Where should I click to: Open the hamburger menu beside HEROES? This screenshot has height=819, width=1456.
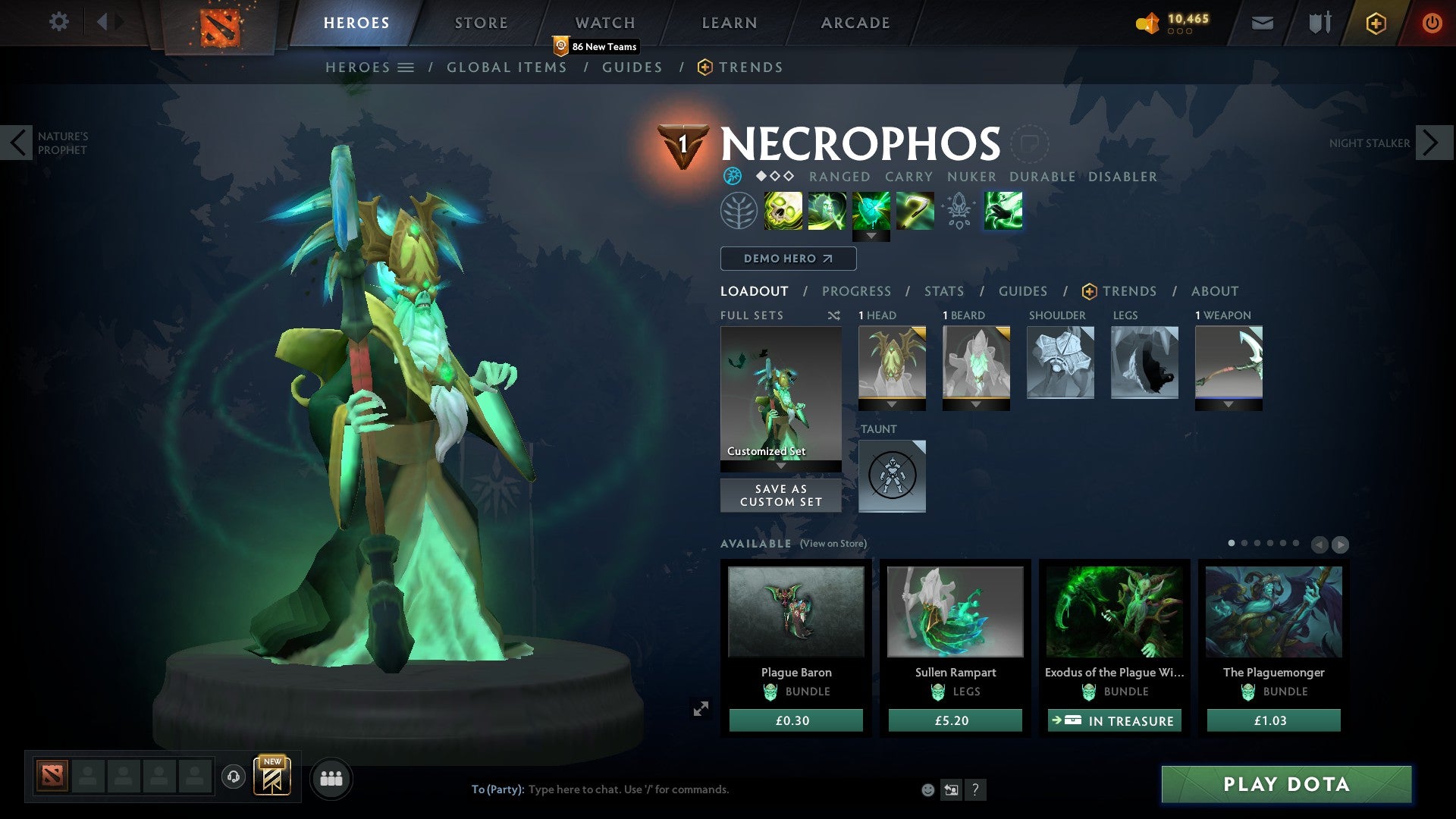click(x=407, y=67)
